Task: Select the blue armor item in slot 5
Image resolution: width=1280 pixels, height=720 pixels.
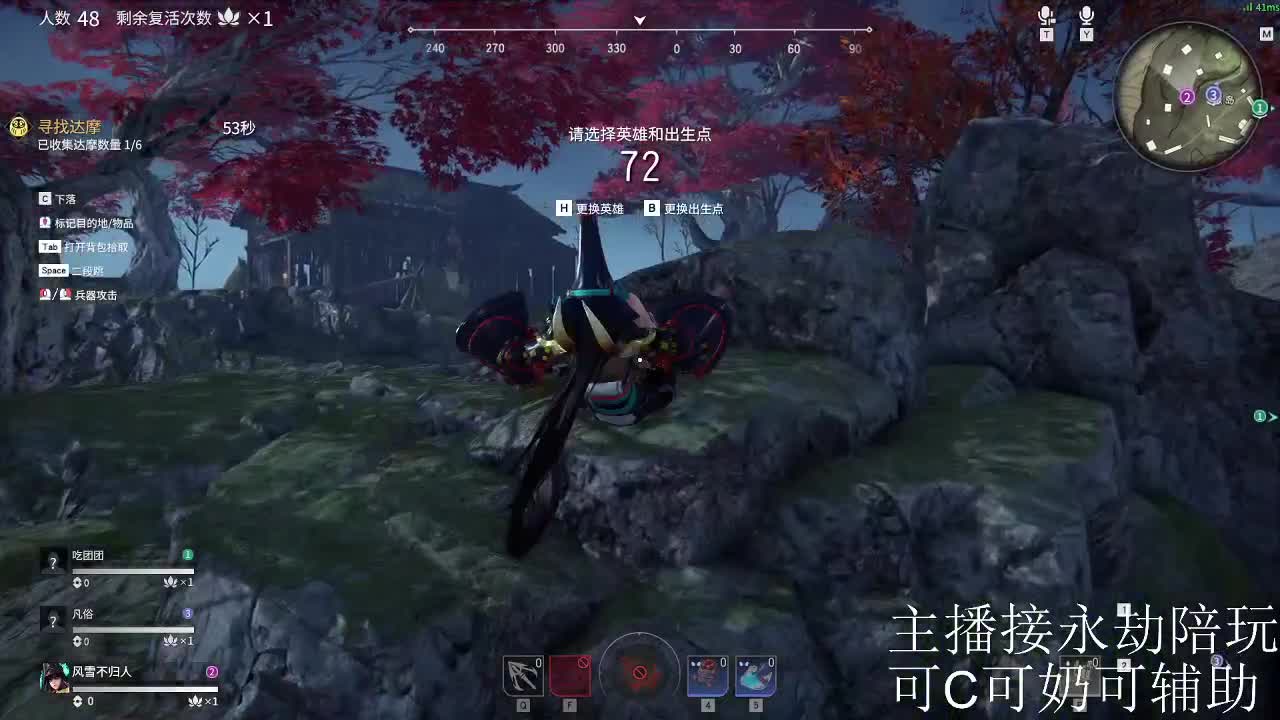Action: pyautogui.click(x=754, y=676)
